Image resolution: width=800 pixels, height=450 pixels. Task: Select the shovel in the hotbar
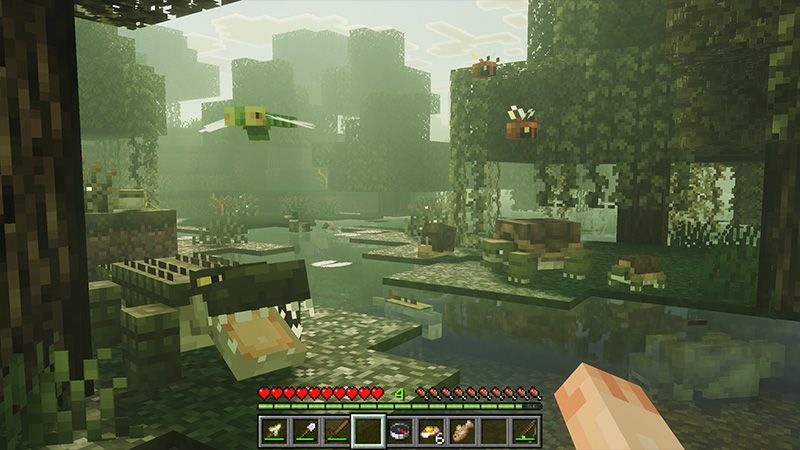306,431
